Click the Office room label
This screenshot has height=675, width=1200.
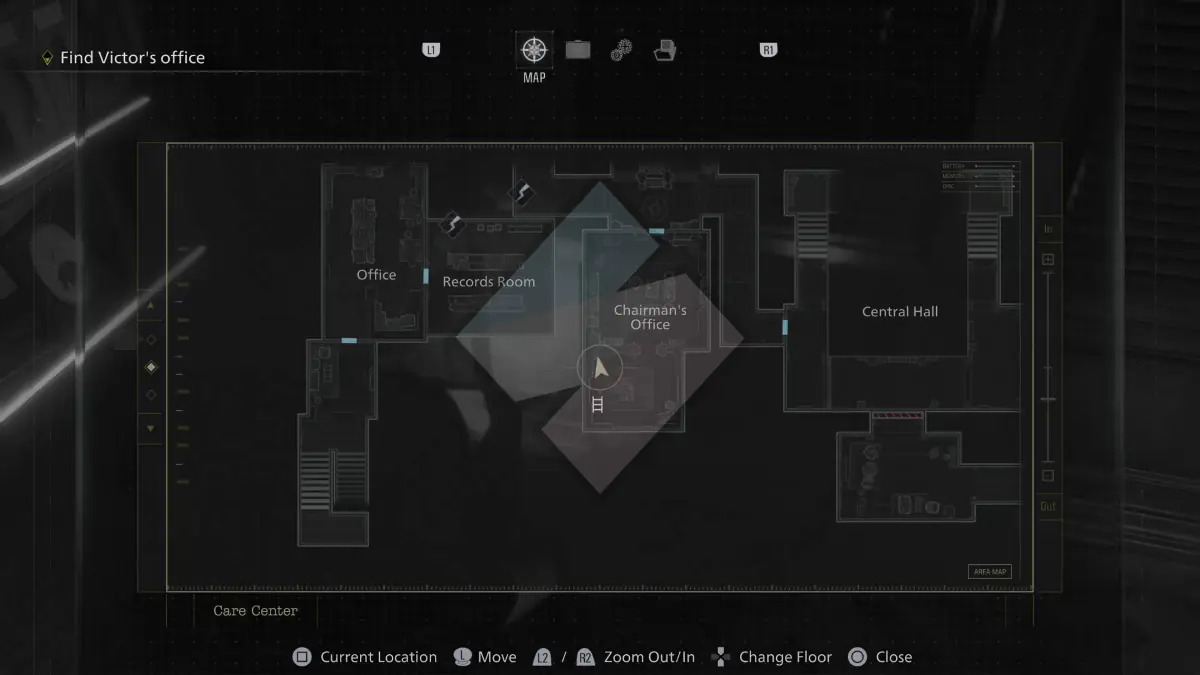coord(376,275)
